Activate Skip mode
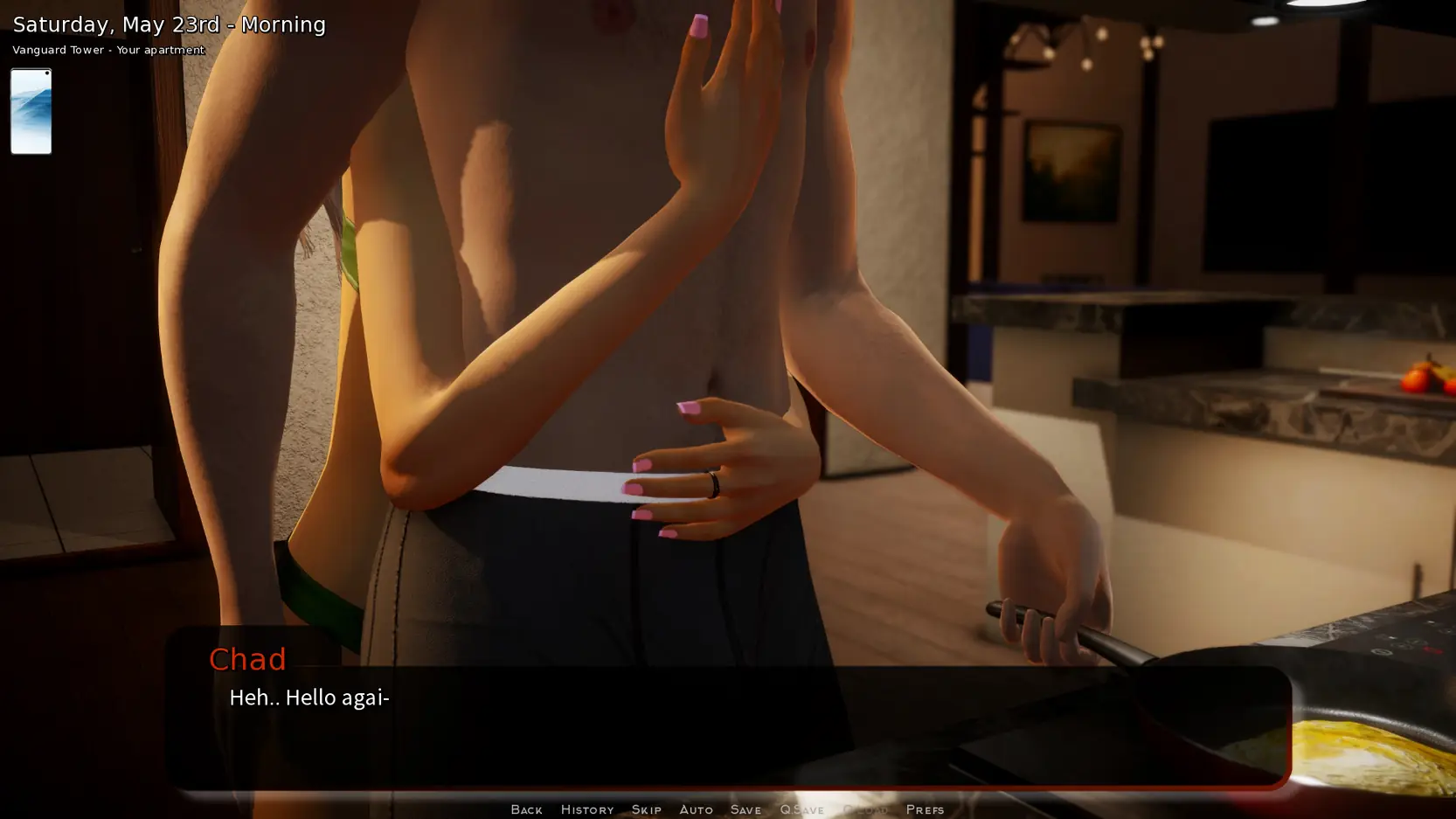The height and width of the screenshot is (819, 1456). pos(646,809)
